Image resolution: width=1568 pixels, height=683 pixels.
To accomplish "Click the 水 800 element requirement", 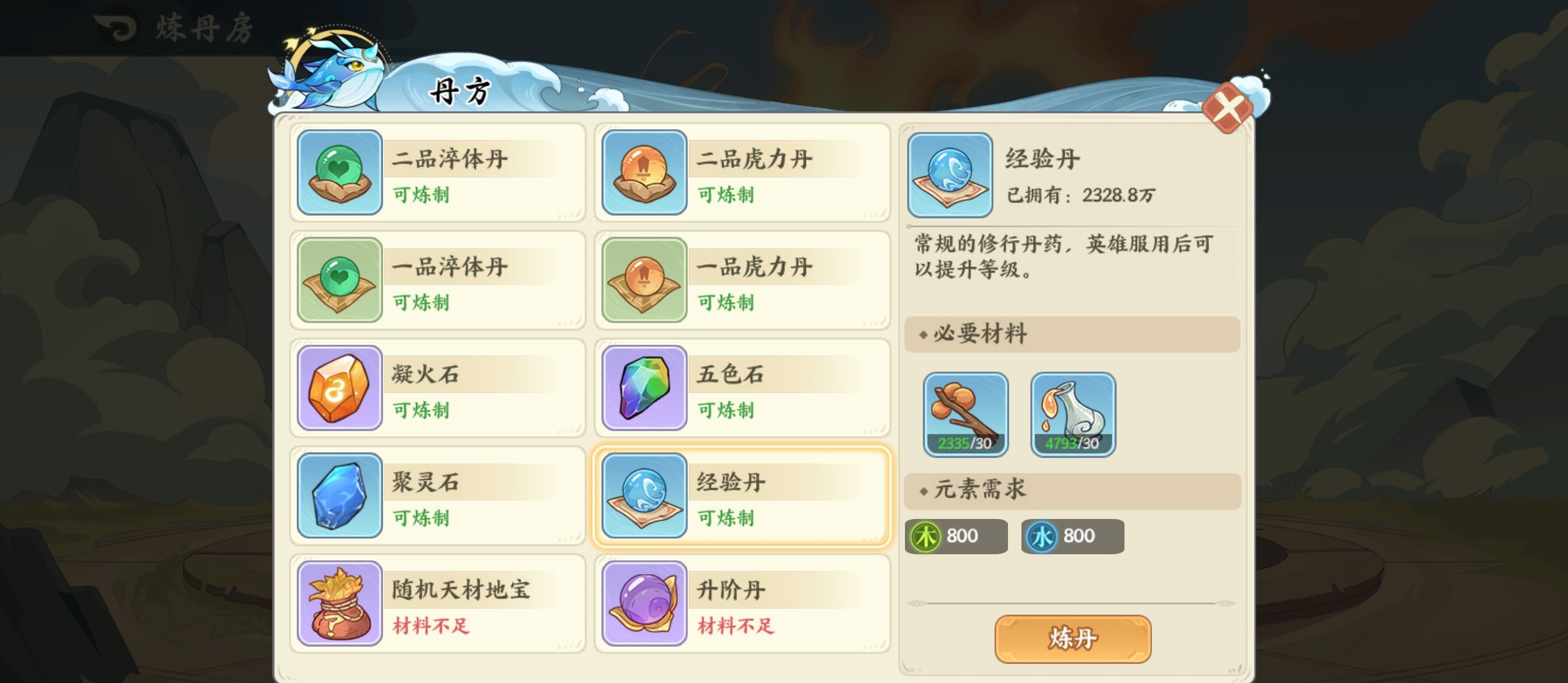I will click(1071, 536).
